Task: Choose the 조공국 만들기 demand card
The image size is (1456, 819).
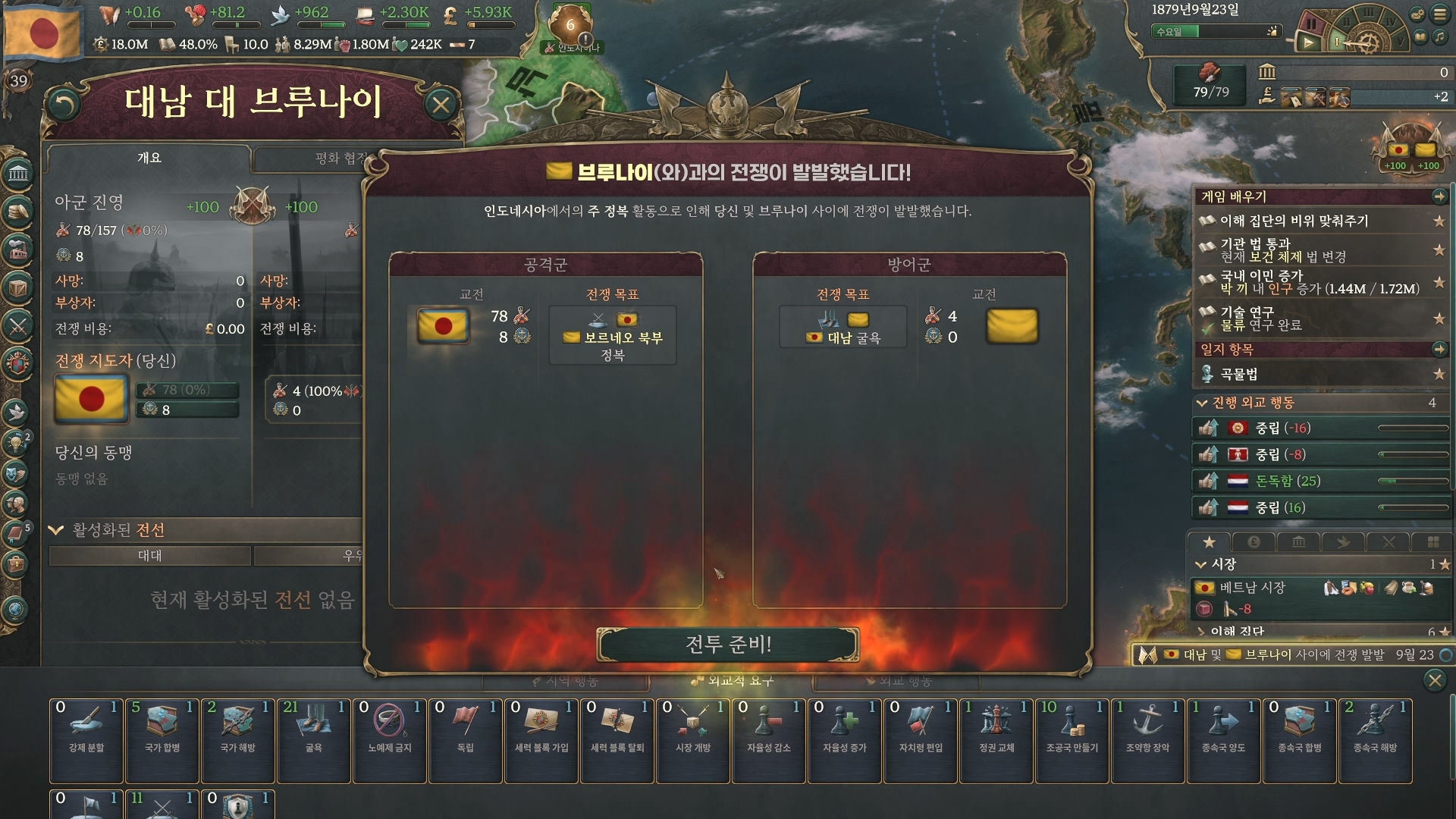Action: pyautogui.click(x=1072, y=739)
